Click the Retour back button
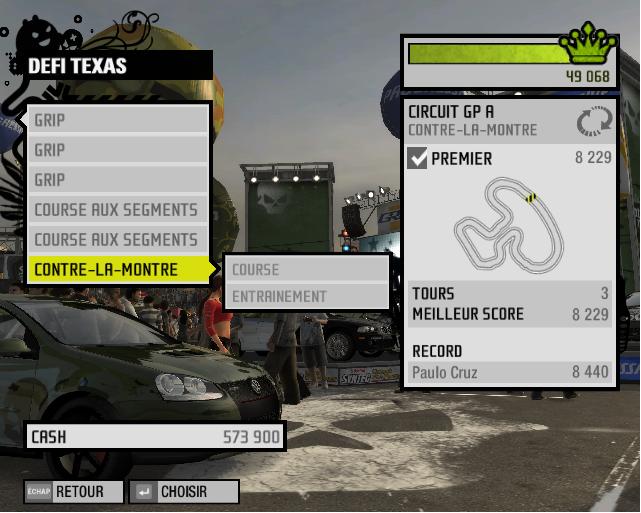 pos(76,492)
